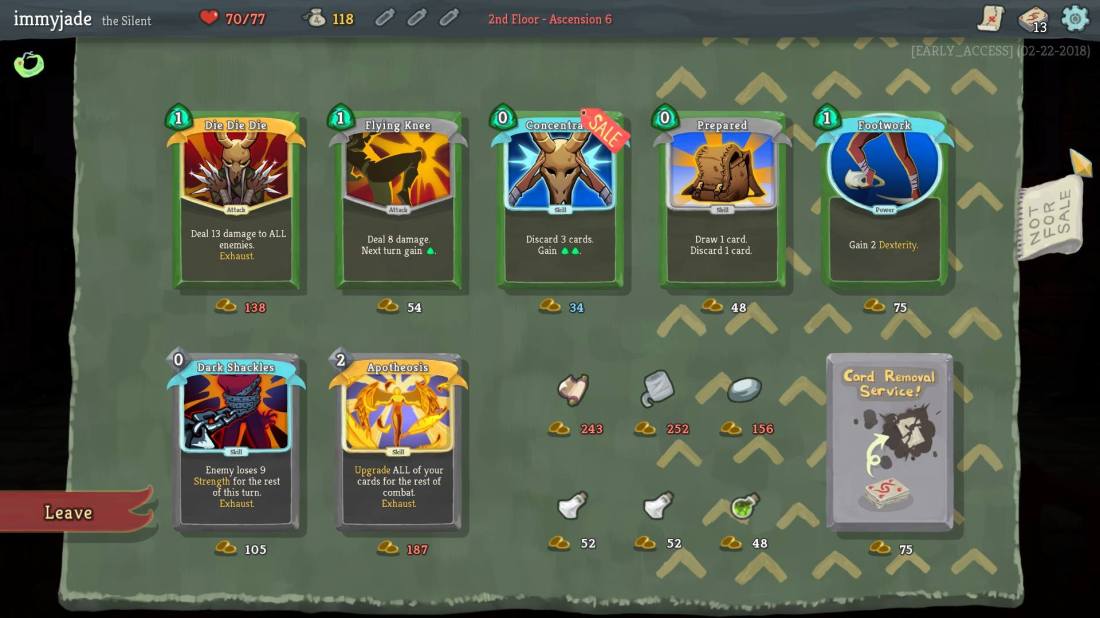Open the map scroll icon

(x=991, y=18)
